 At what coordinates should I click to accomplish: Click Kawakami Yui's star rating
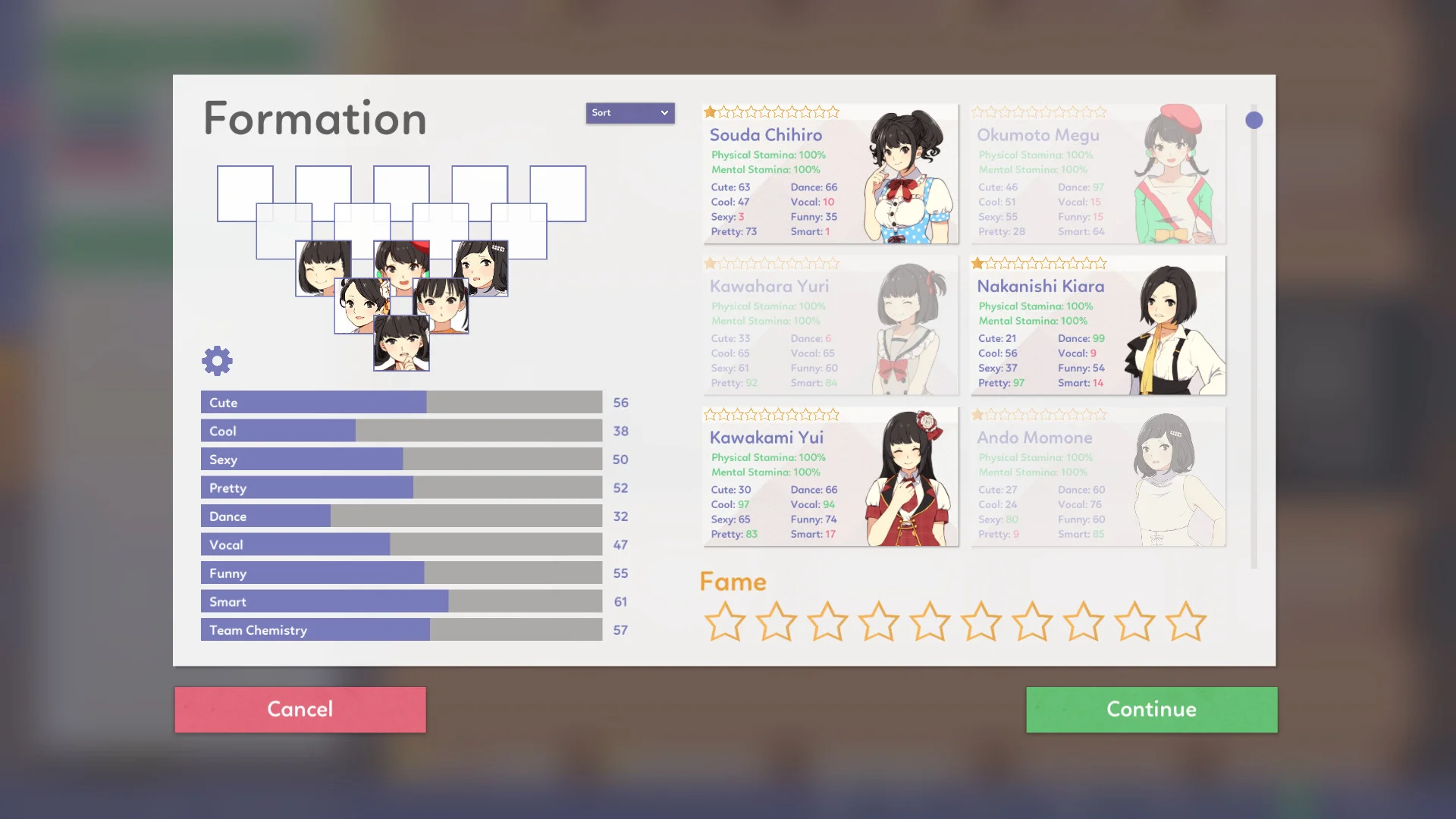(770, 415)
